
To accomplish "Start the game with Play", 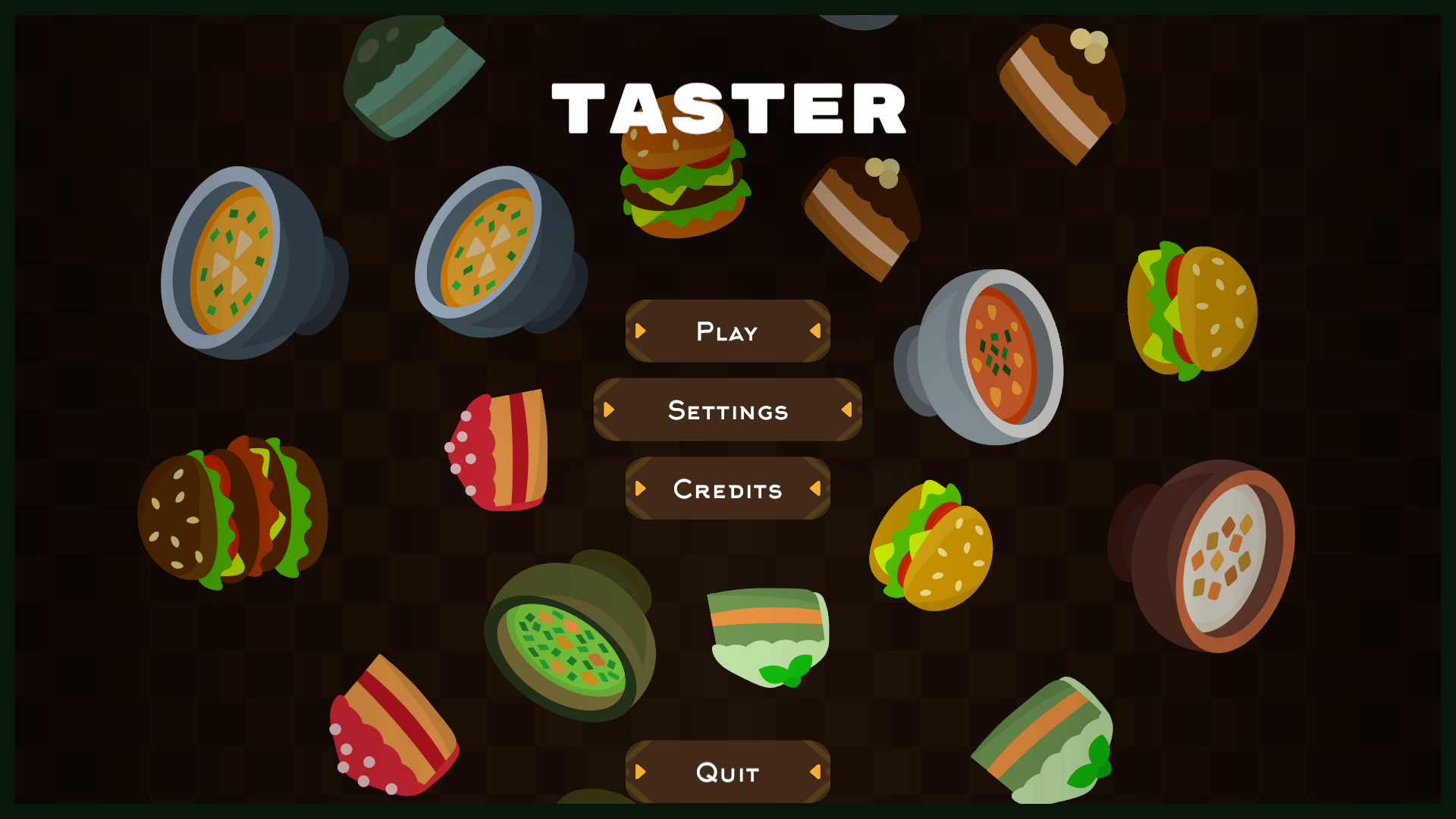I will (727, 331).
